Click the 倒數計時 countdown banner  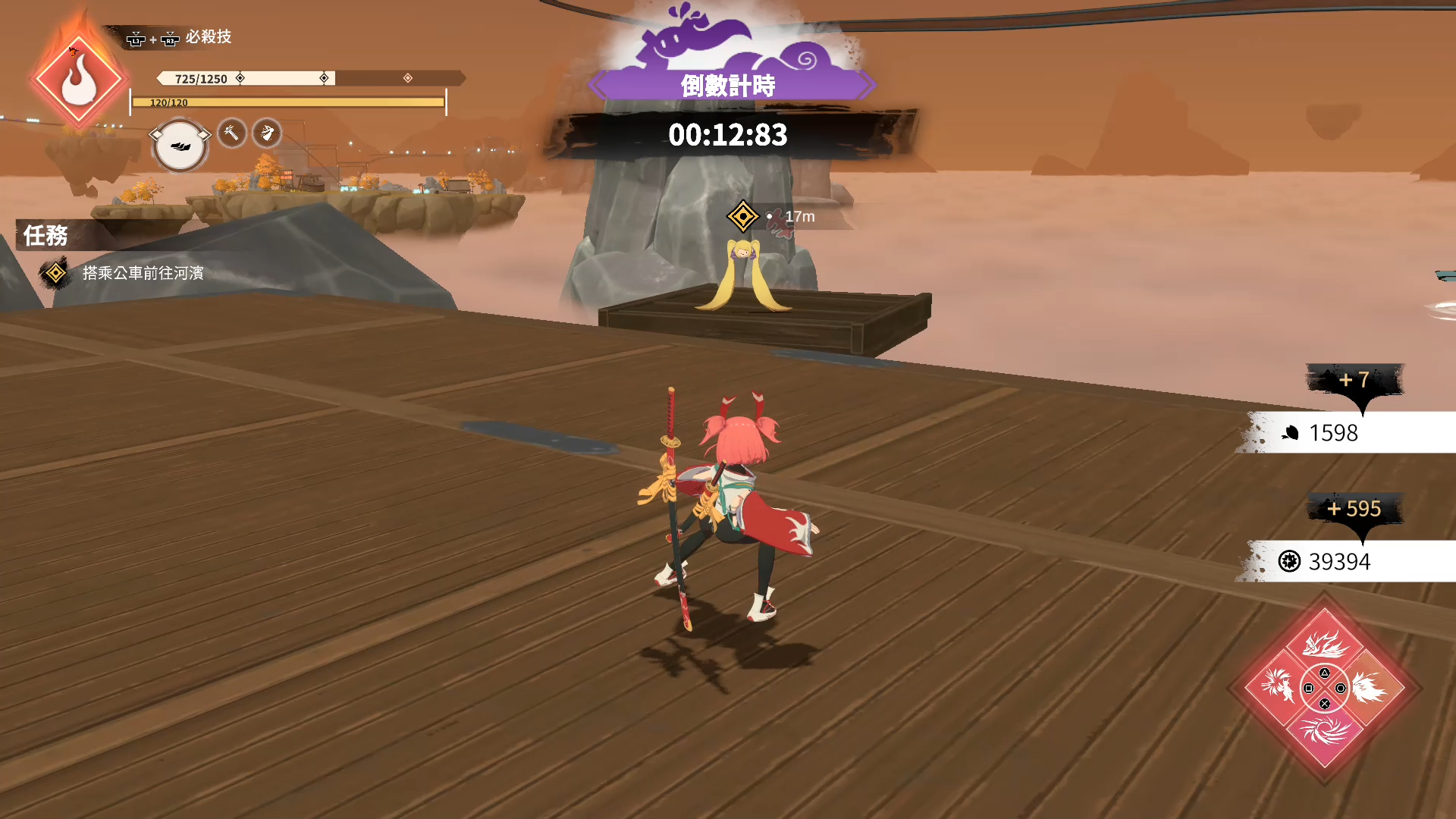coord(728,86)
